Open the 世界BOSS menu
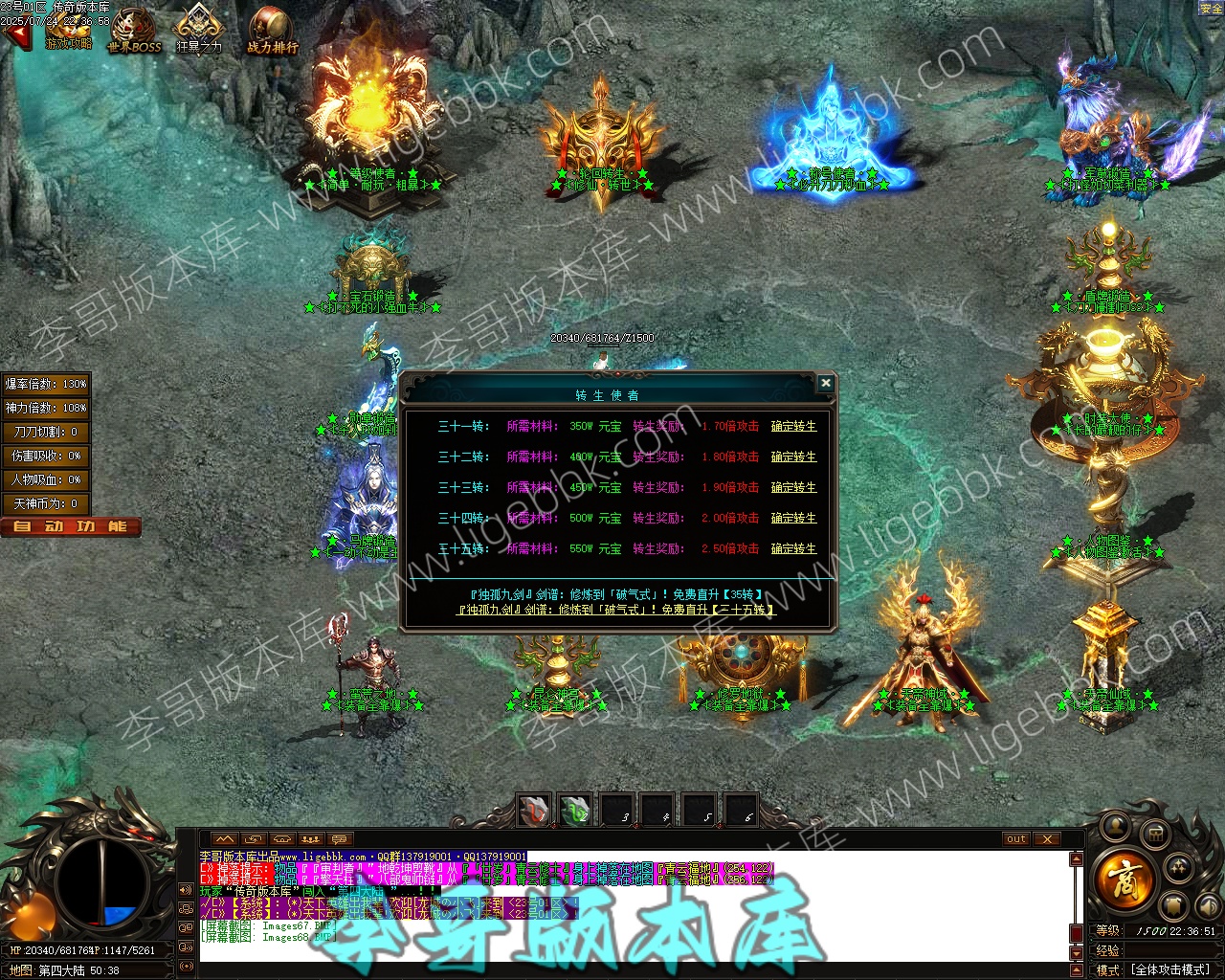Viewport: 1225px width, 980px height. (x=134, y=33)
